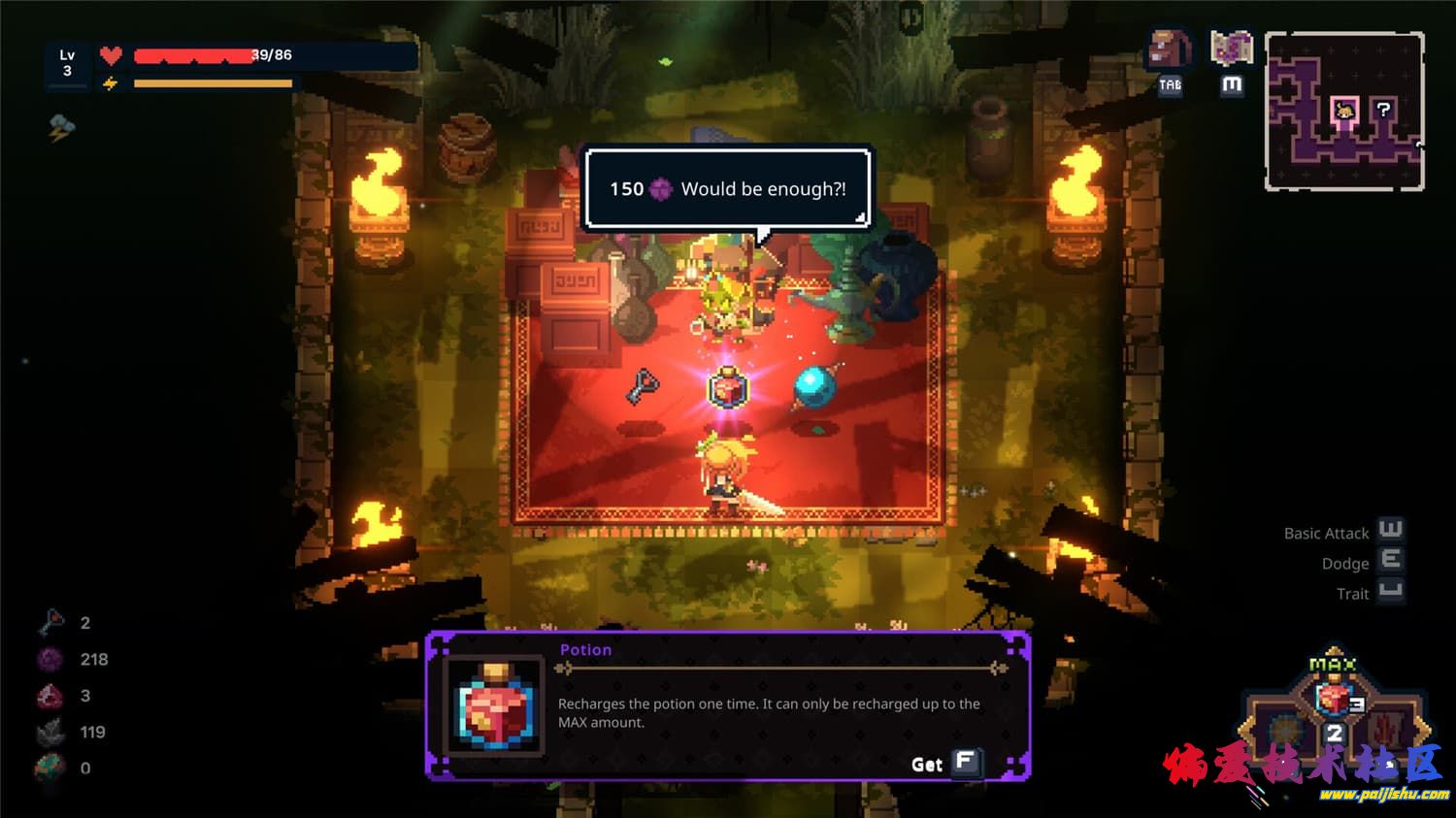This screenshot has width=1456, height=818.
Task: Click the storm cloud status effect icon
Action: click(62, 127)
